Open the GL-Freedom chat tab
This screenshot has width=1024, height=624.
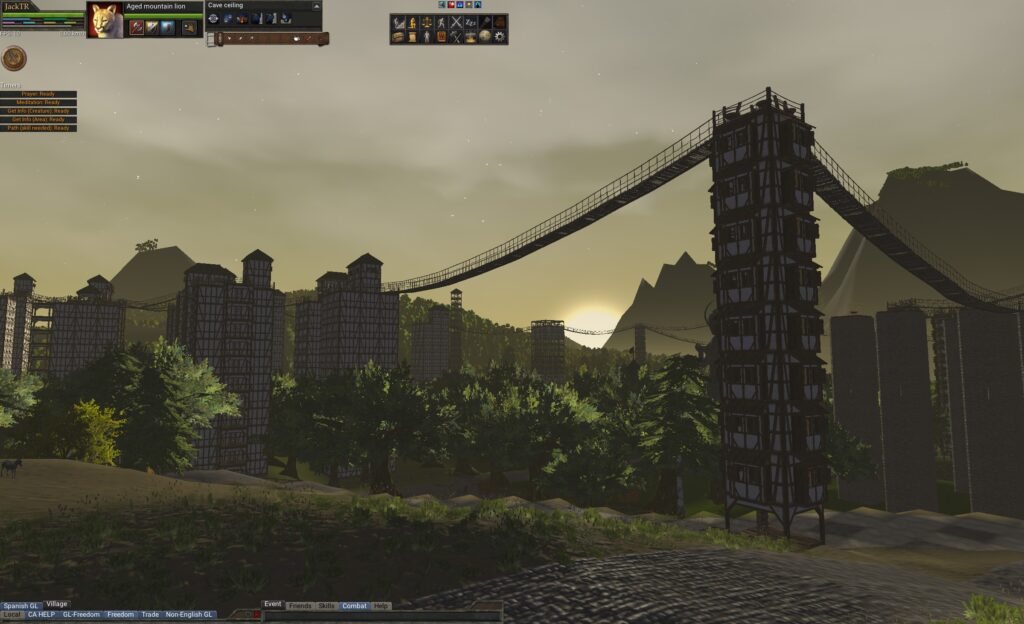pyautogui.click(x=81, y=615)
